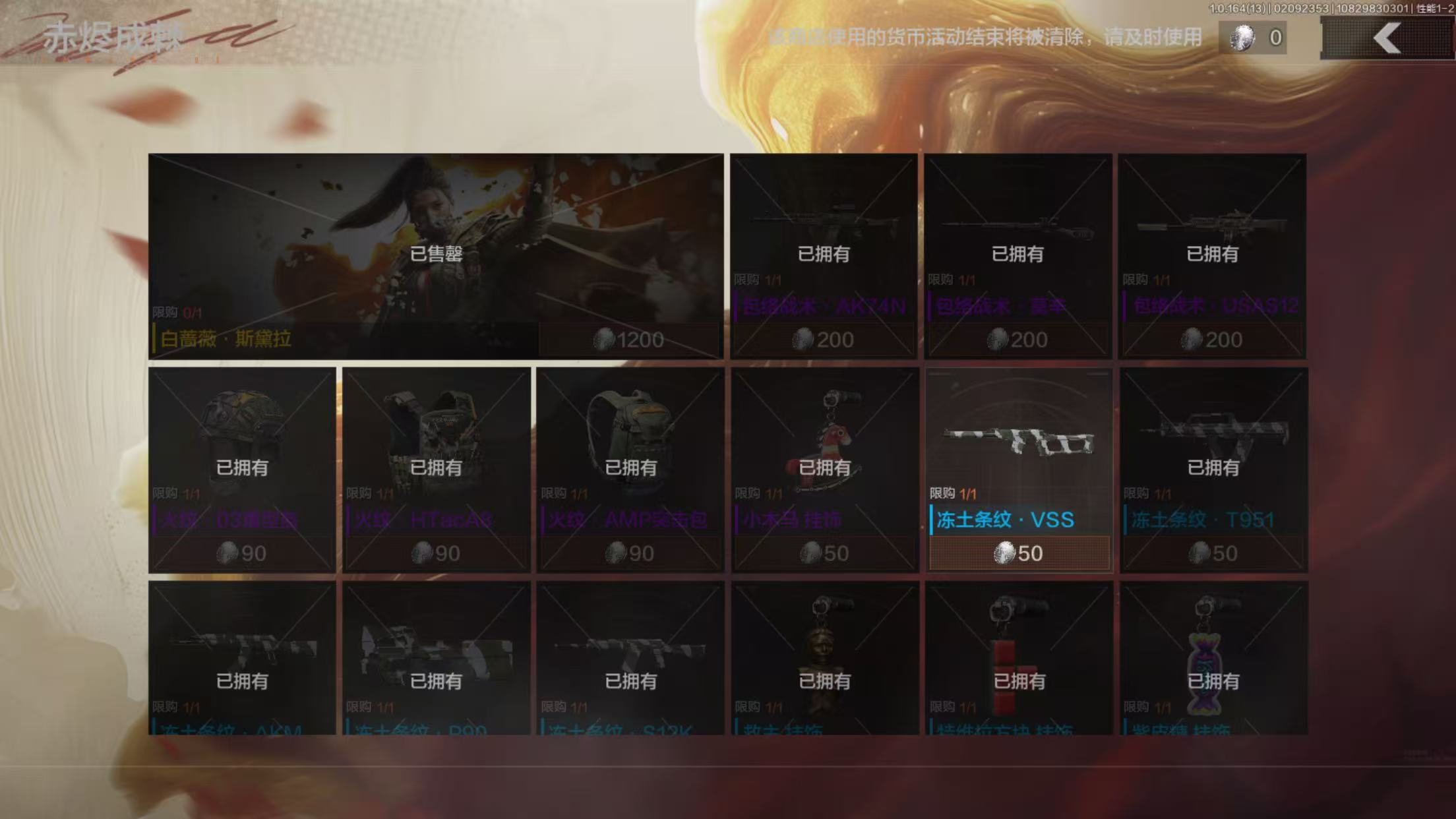Select the red Tetris block charm card

pos(1019,658)
